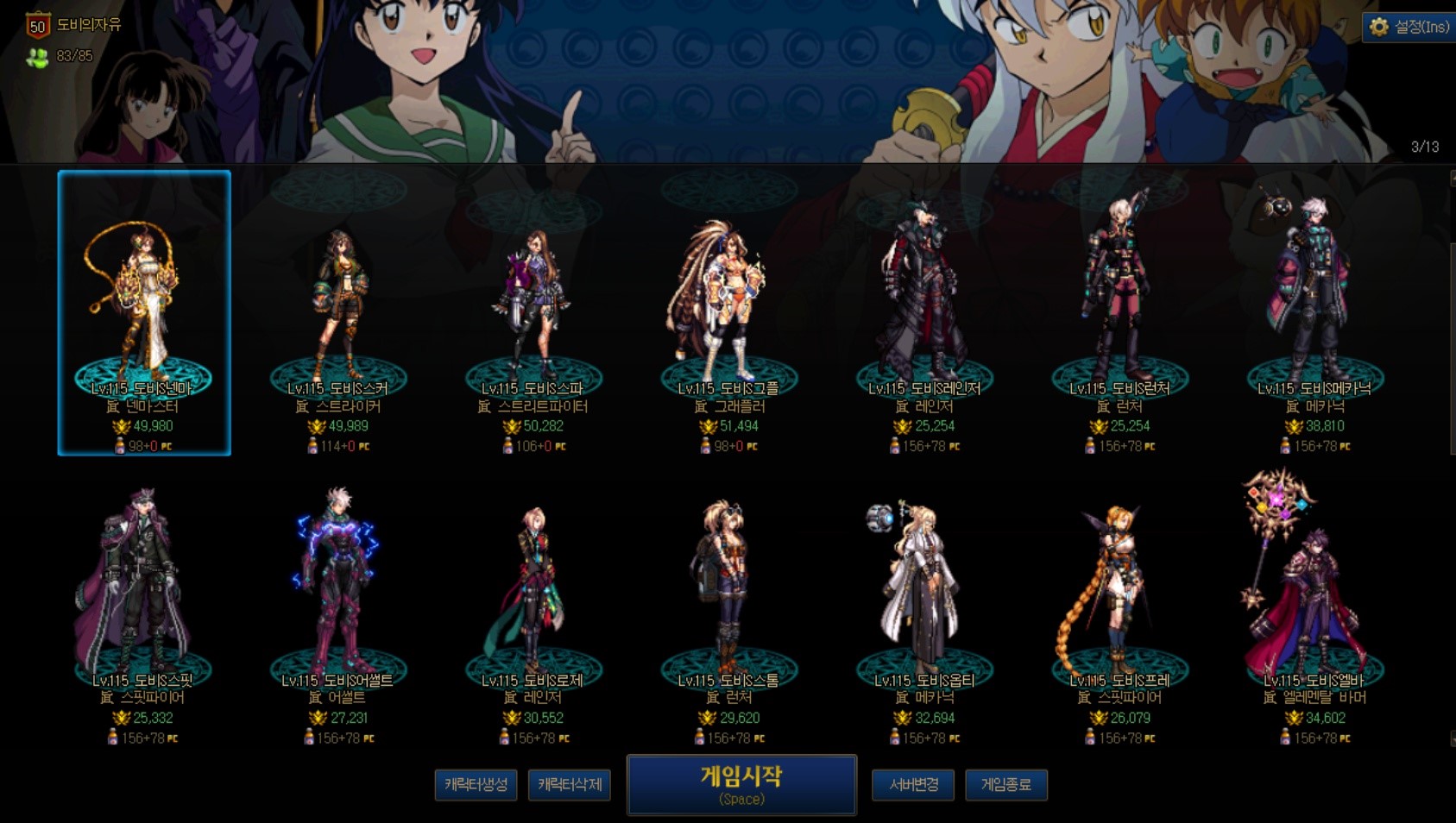Choose character 도비S메카닉
The image size is (1456, 823).
1314,312
